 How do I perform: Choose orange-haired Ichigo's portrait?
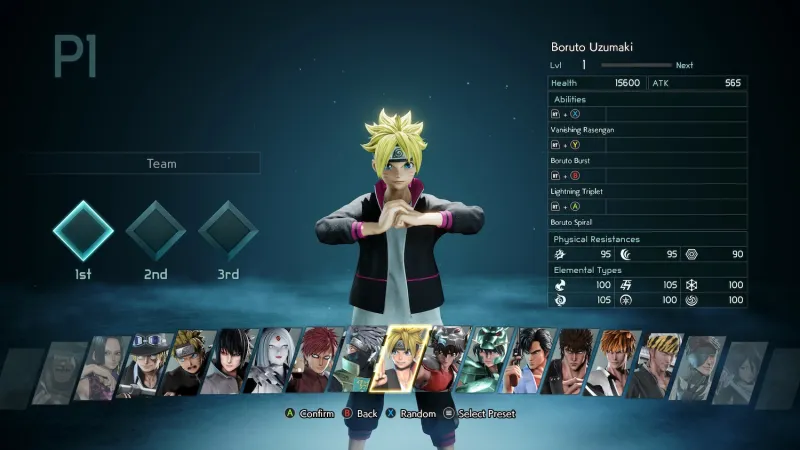[x=612, y=364]
